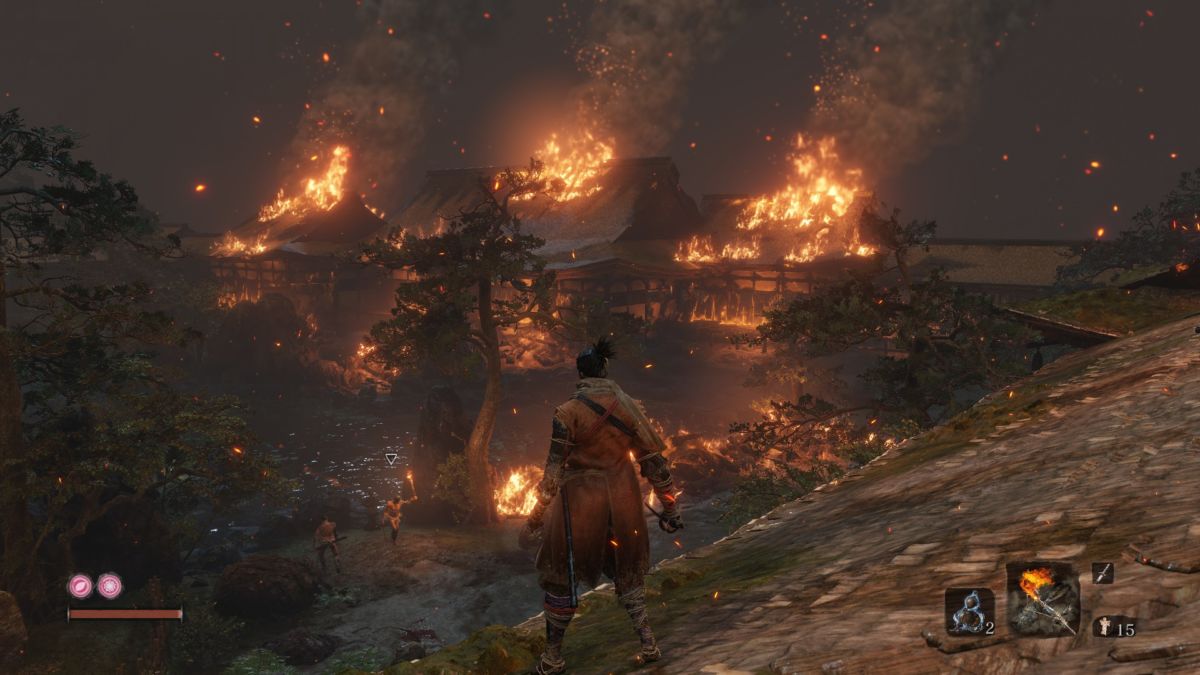This screenshot has height=675, width=1200.
Task: Select the Healing Gourd item slot
Action: click(969, 611)
